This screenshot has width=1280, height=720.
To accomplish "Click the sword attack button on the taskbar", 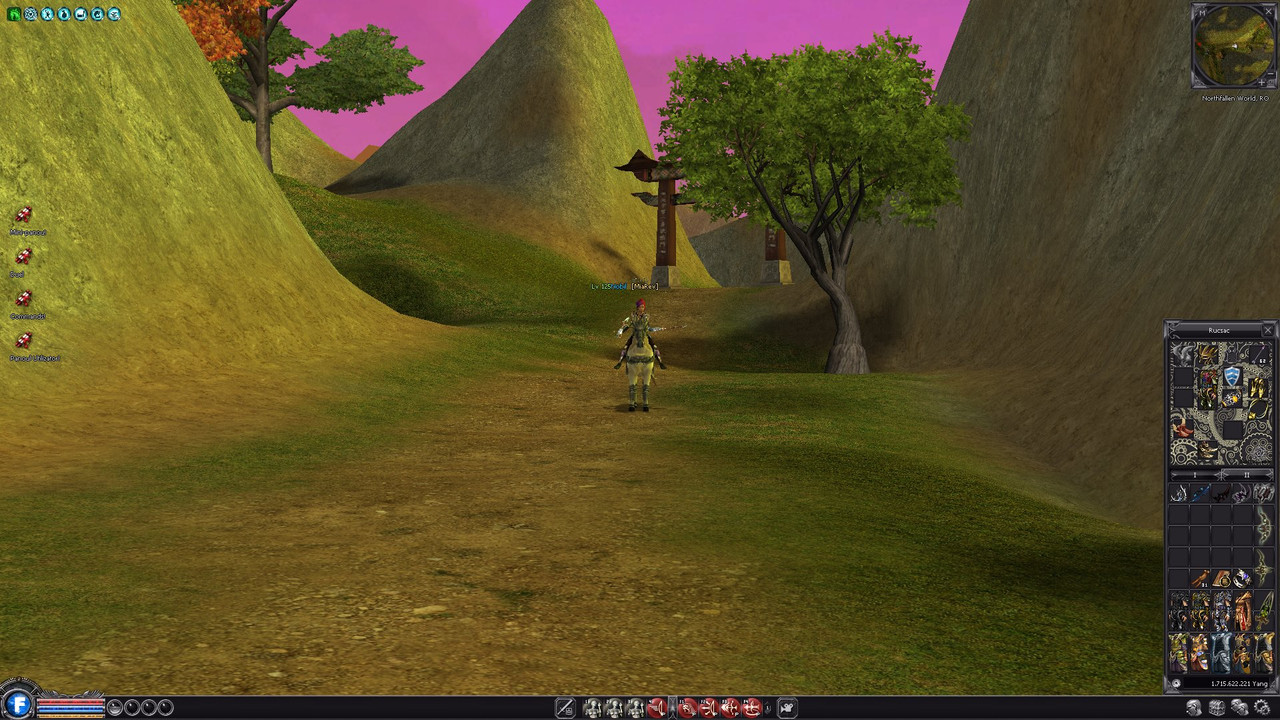I will [565, 708].
